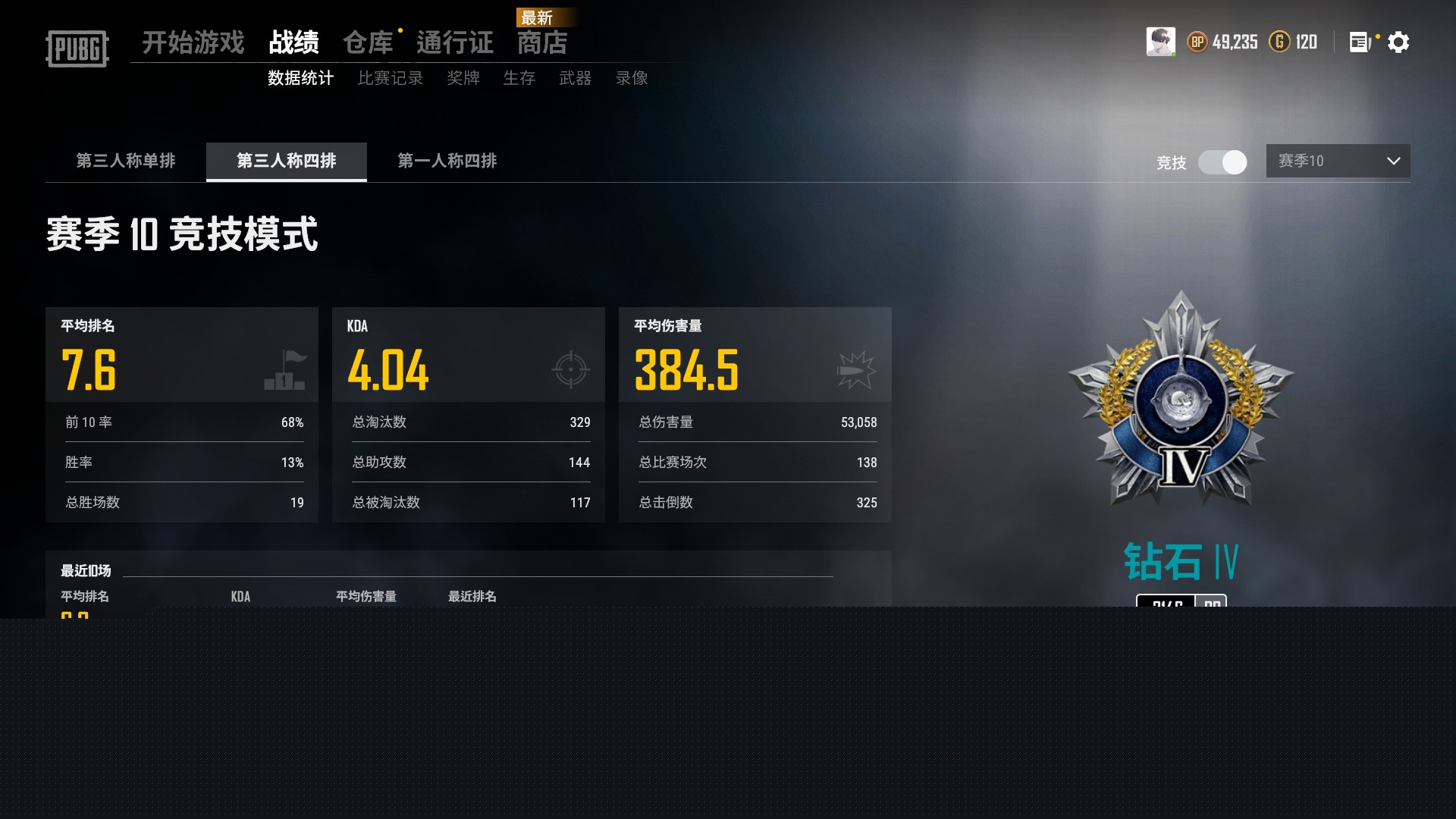Viewport: 1456px width, 819px height.
Task: Select the 第三人称单排 mode tab
Action: point(126,161)
